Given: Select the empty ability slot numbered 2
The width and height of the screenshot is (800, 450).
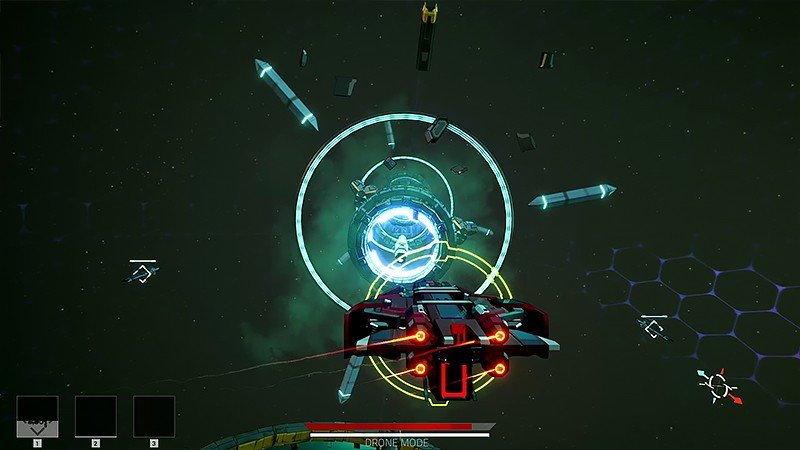Looking at the screenshot, I should 96,416.
